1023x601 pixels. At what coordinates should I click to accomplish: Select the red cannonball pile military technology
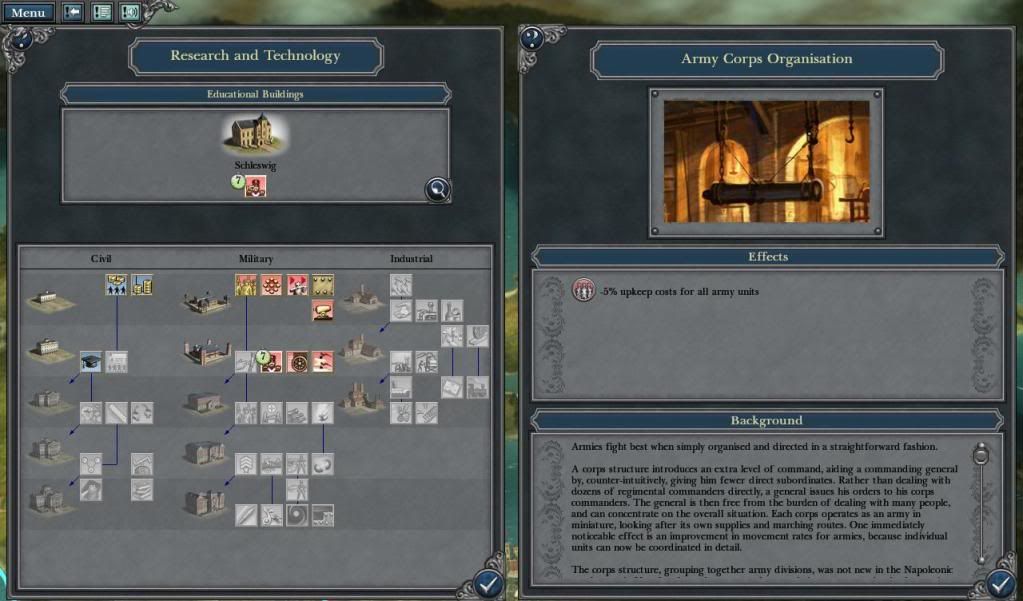(271, 285)
